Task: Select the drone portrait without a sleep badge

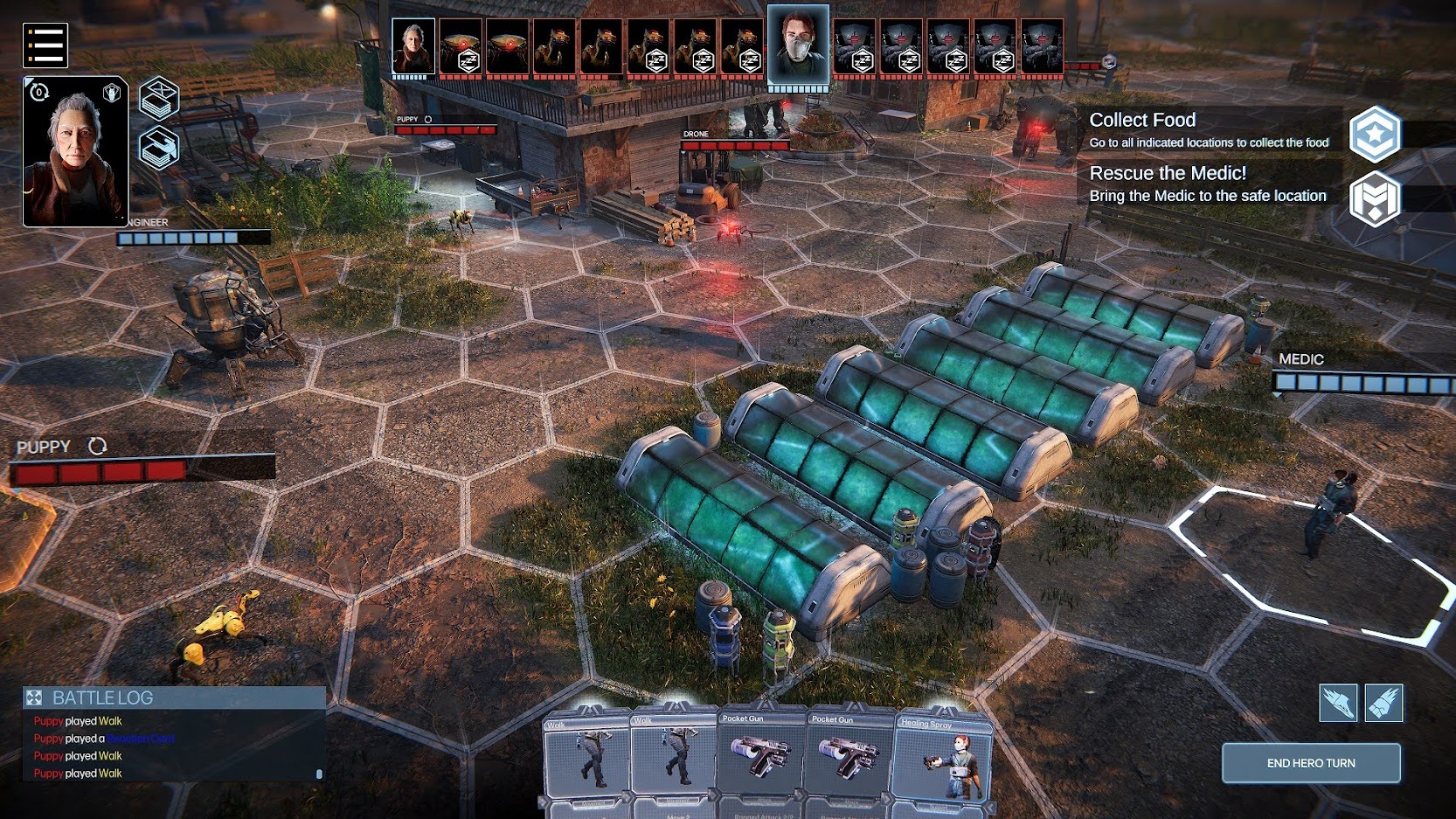Action: (508, 47)
